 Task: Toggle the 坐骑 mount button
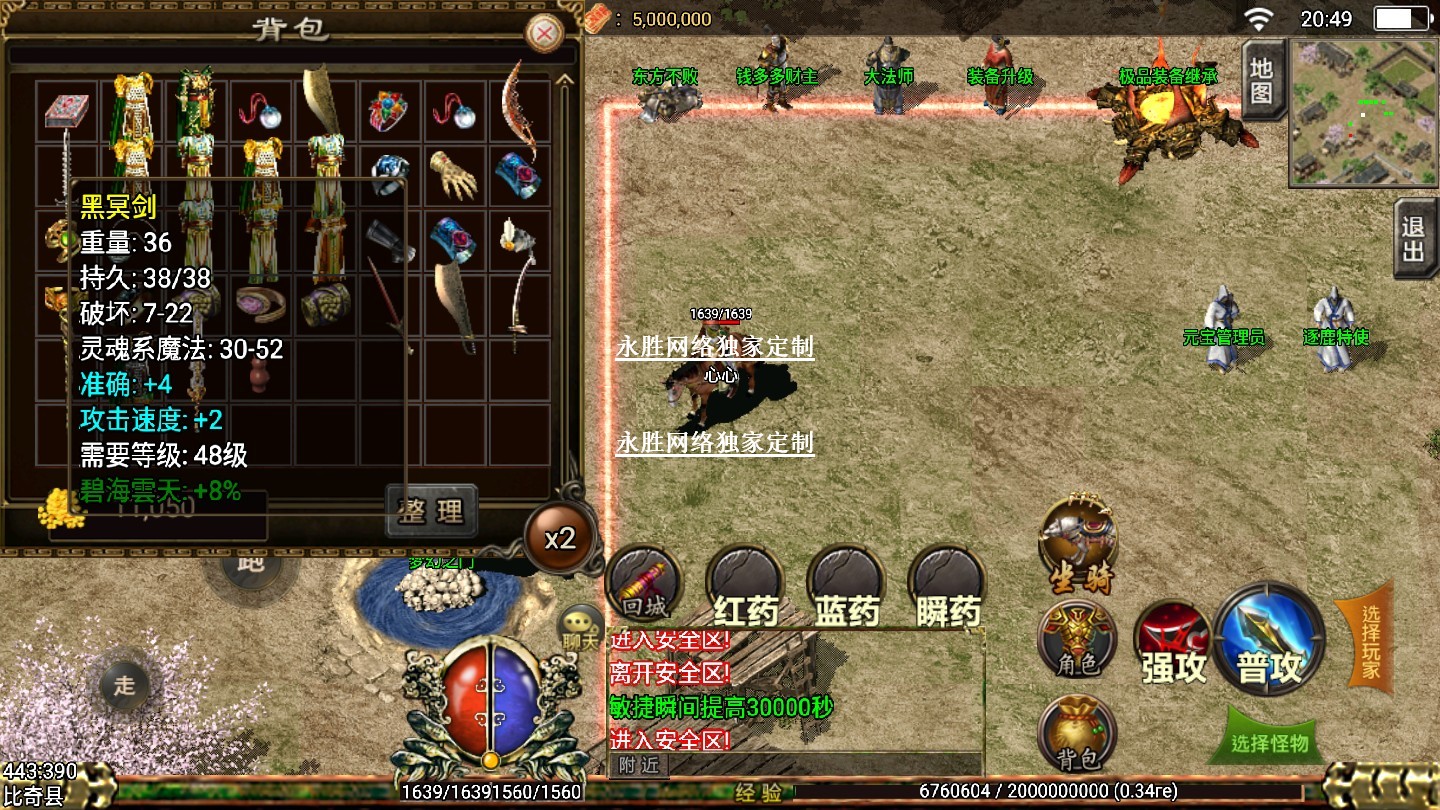tap(1078, 545)
